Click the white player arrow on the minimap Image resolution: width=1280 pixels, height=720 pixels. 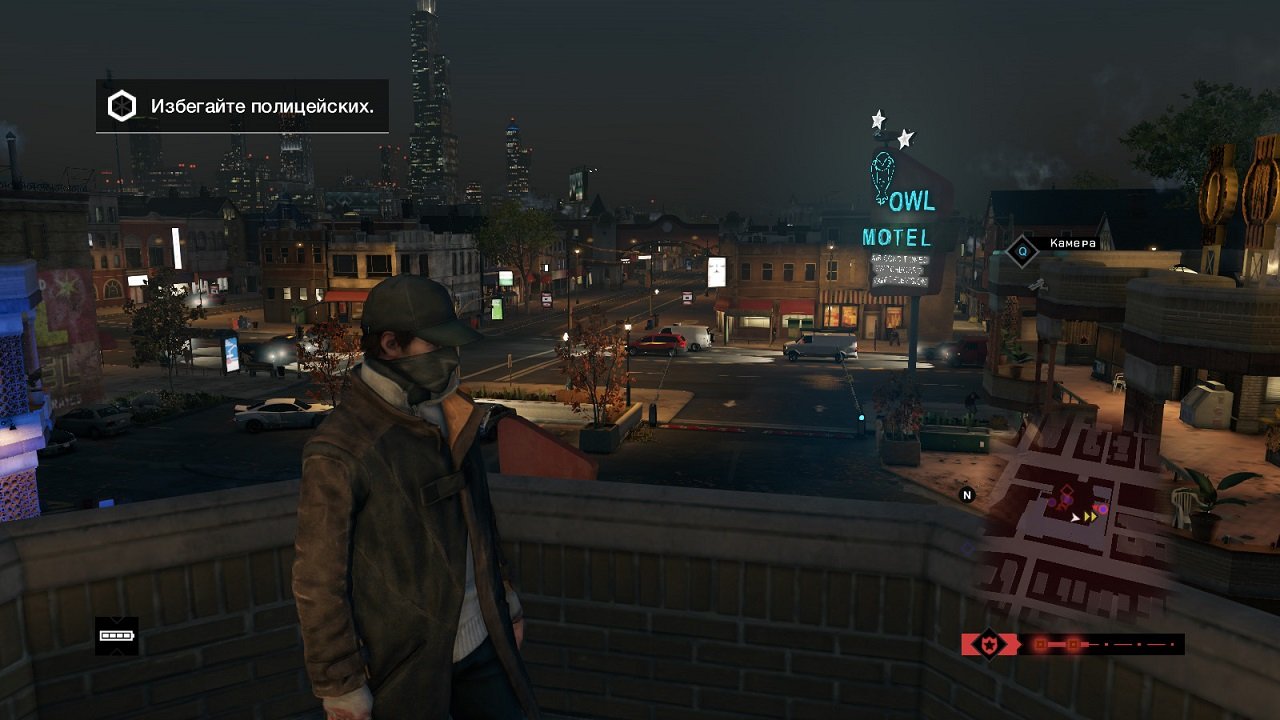1075,518
